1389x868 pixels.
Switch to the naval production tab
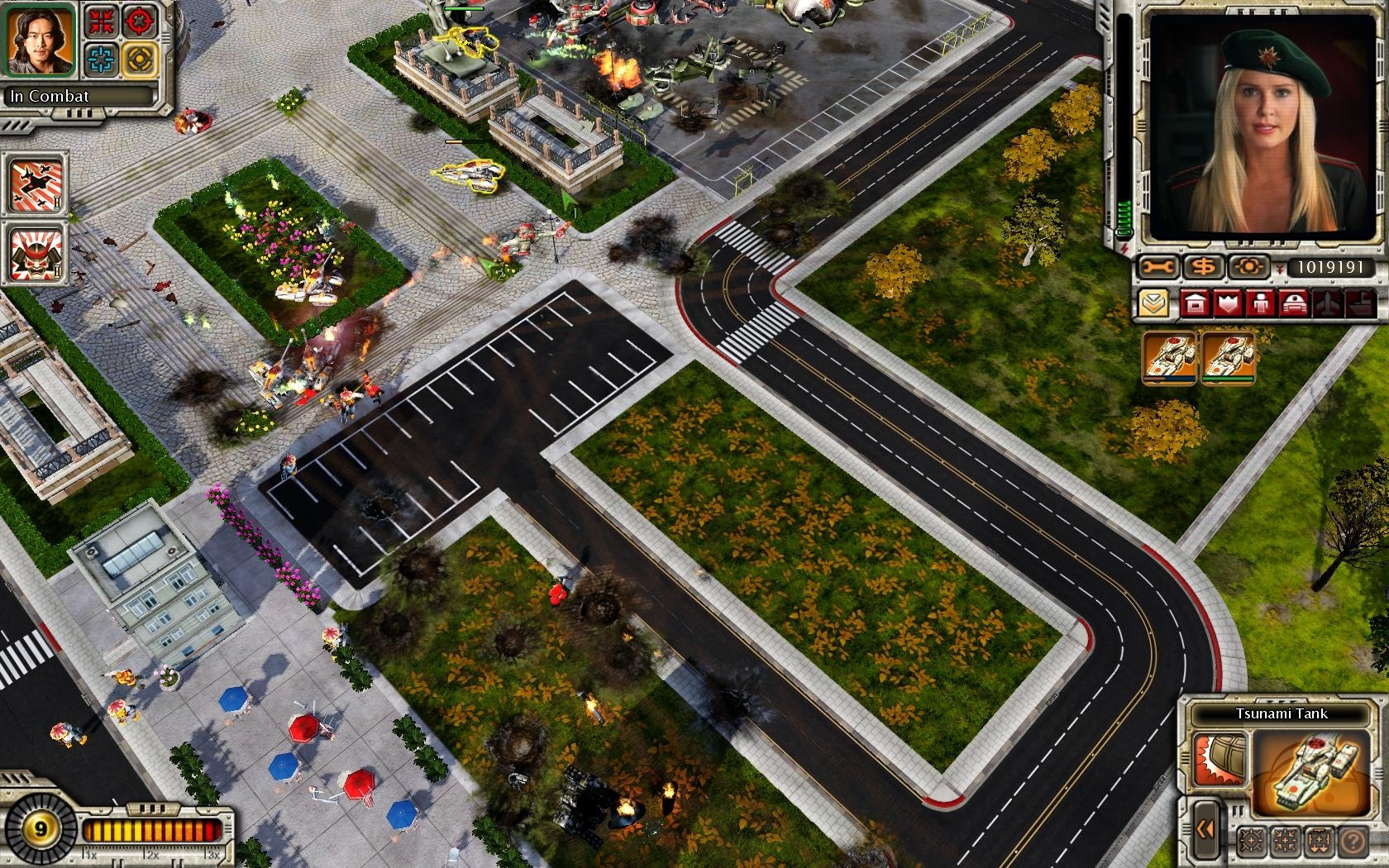1359,303
